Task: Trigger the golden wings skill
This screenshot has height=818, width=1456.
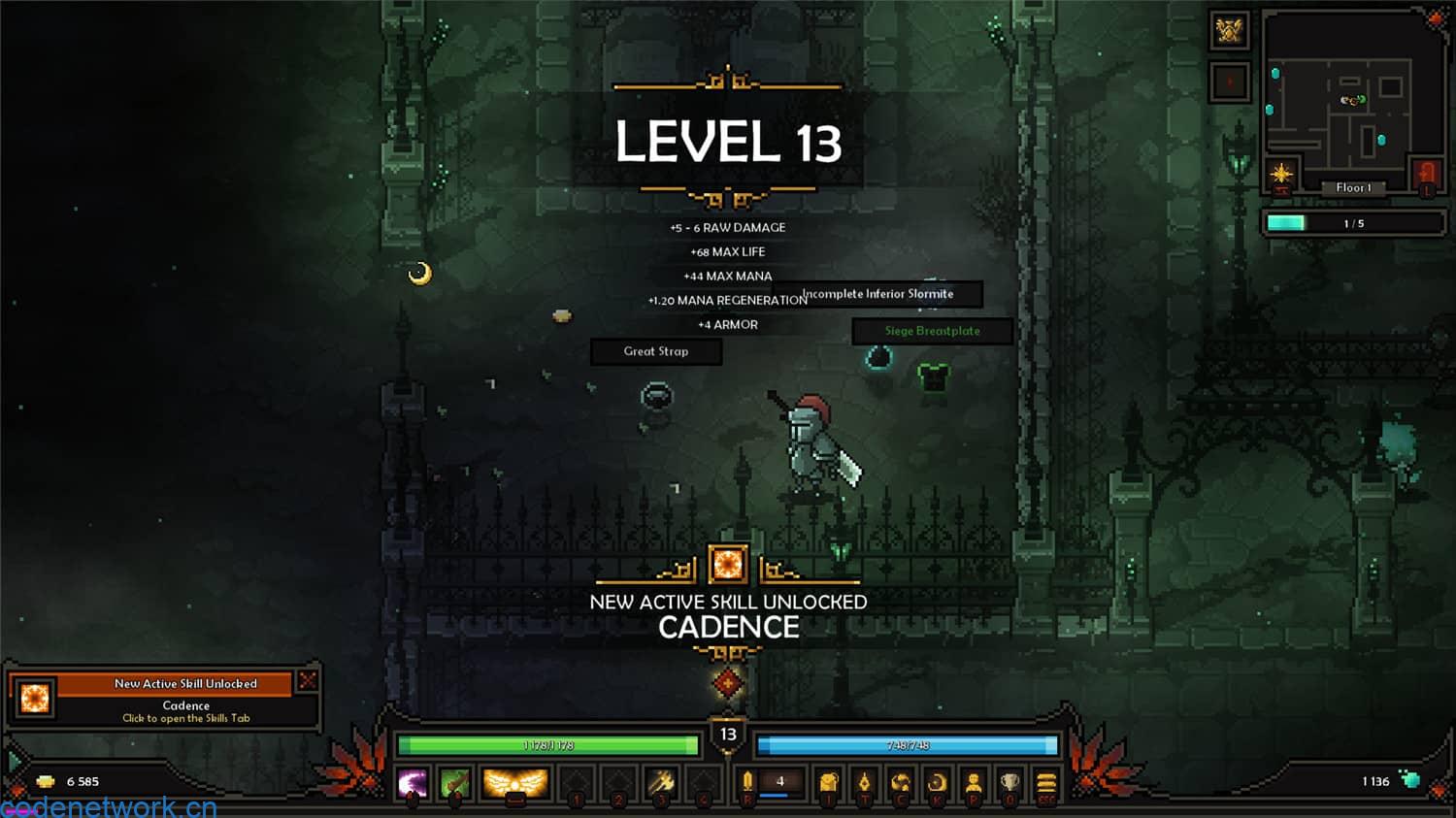Action: click(514, 782)
